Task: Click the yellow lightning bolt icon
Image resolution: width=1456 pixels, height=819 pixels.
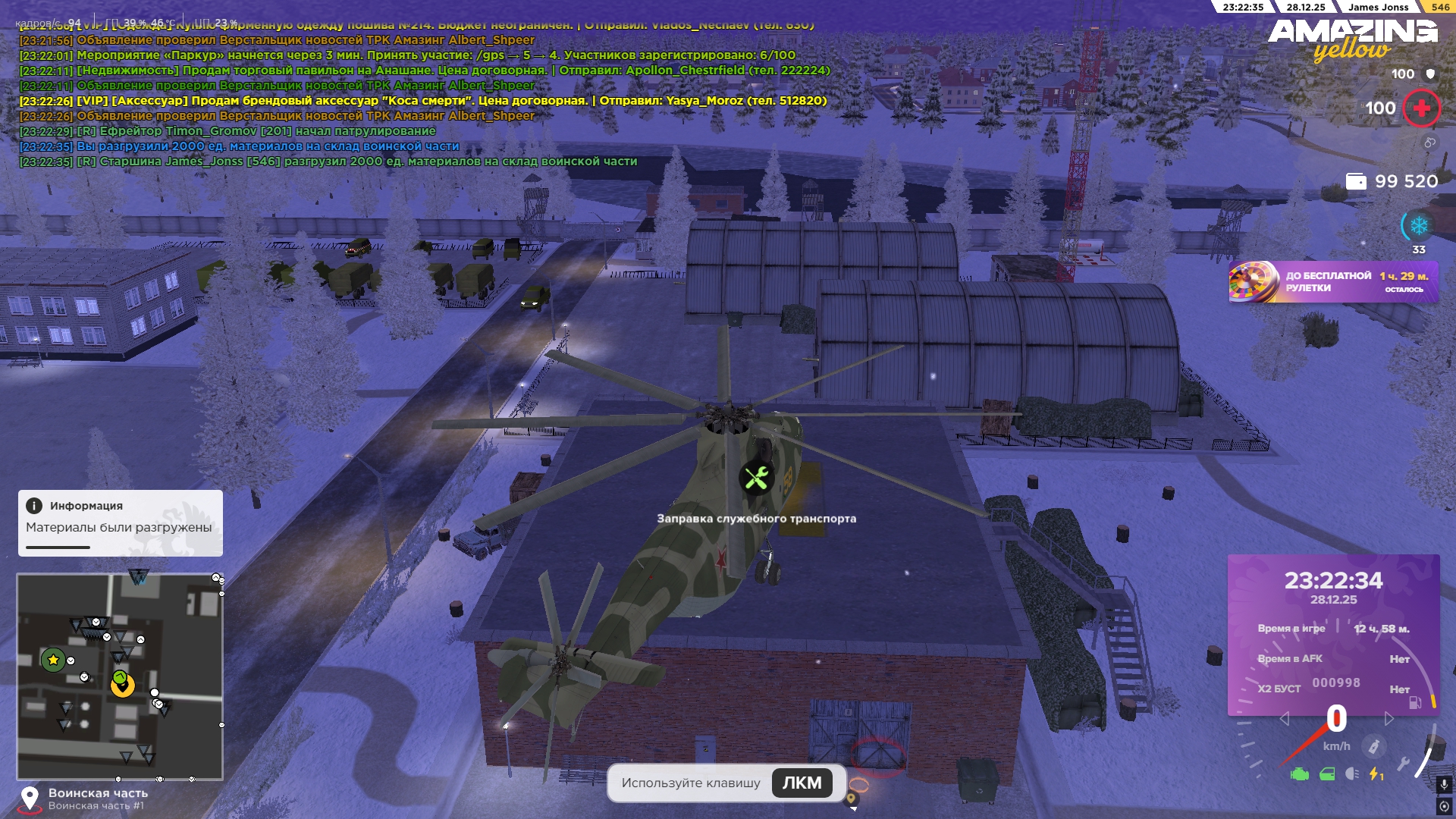Action: (1376, 774)
